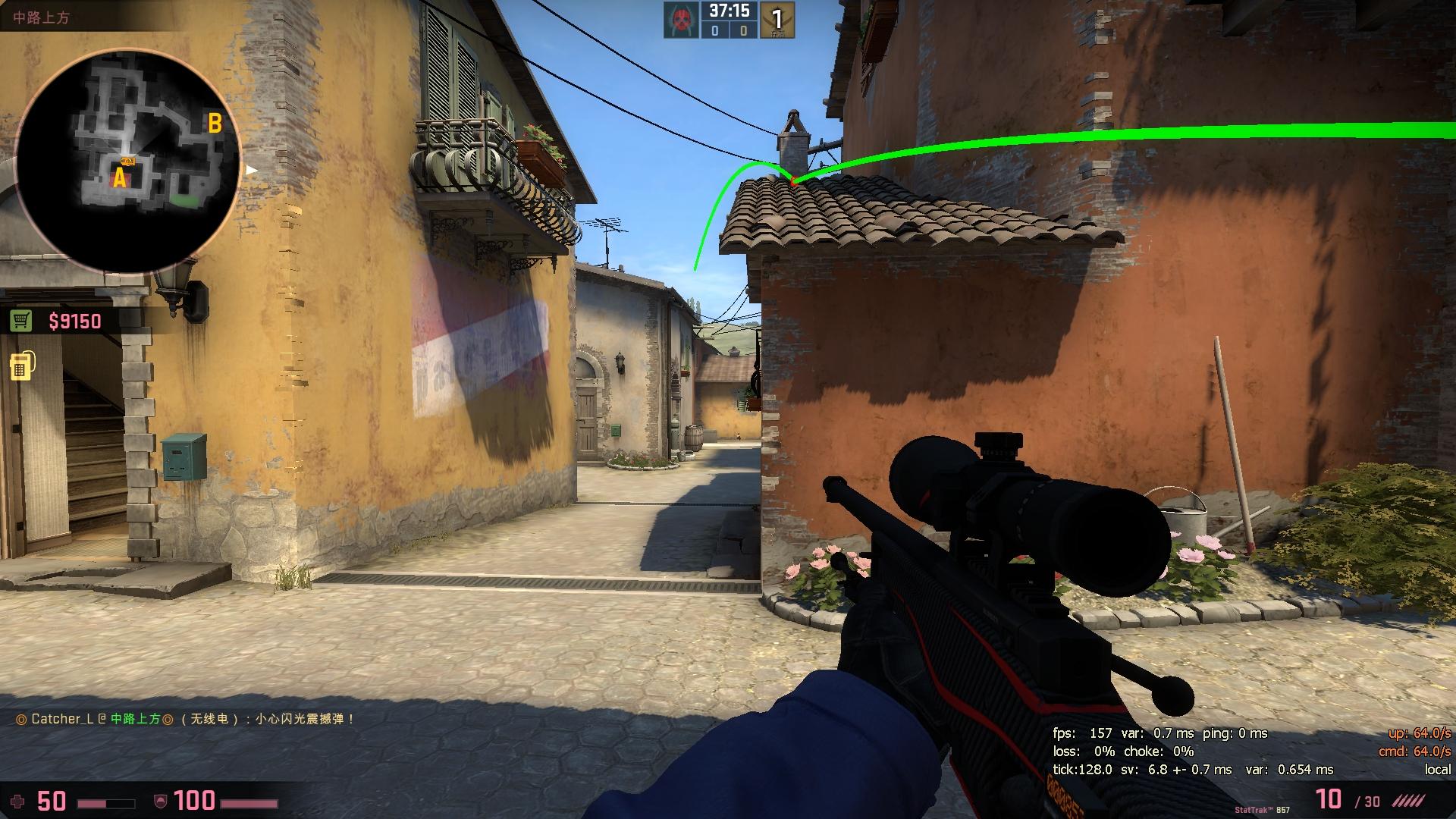The image size is (1456, 819).
Task: Click the player direction arrow beside the radar
Action: (250, 170)
